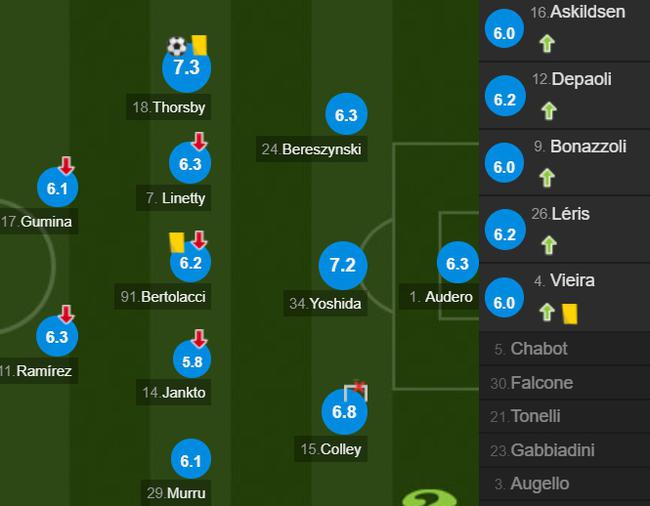
Task: Select Ramírez's 6.3 rating circle
Action: point(57,337)
